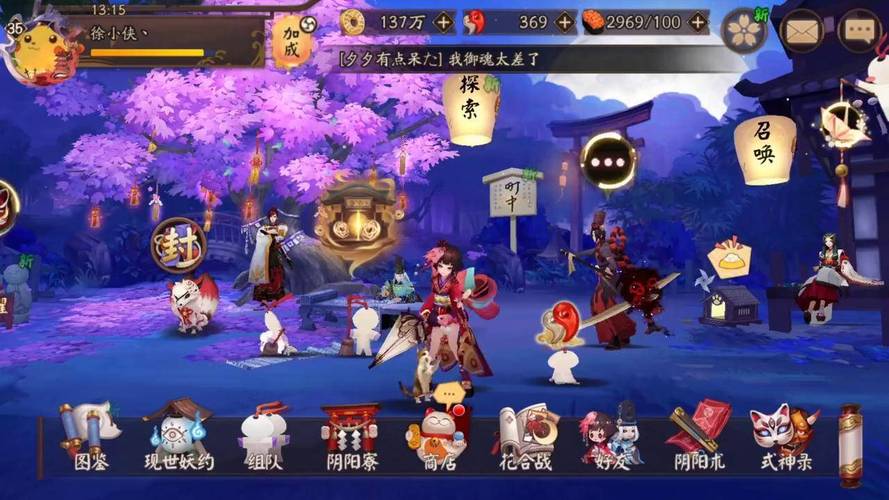Enter the 阴阳寮 guild menu
Screen dimensions: 889x500
pyautogui.click(x=349, y=438)
